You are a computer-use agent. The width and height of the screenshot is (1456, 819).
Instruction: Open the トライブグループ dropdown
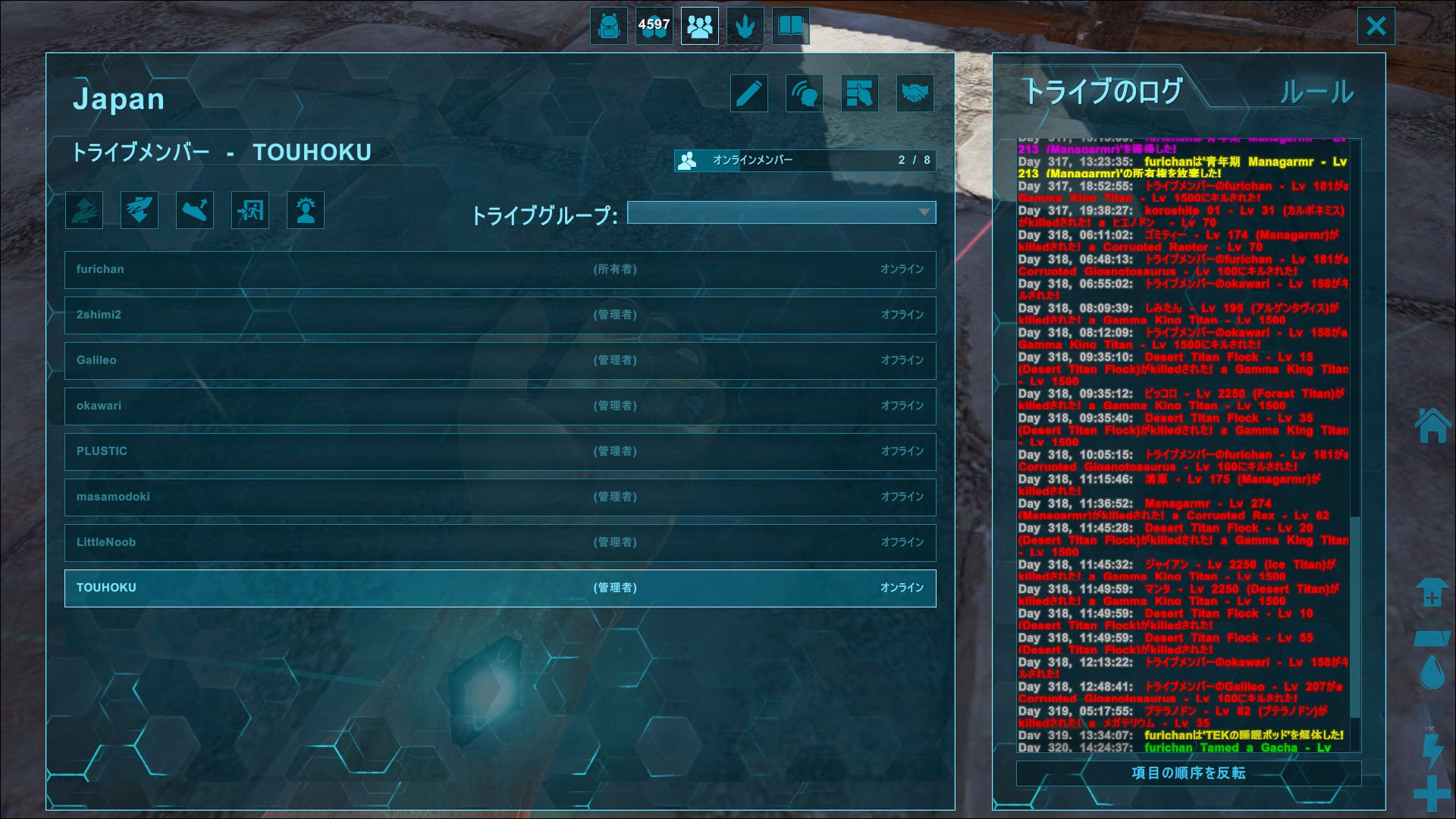click(781, 212)
